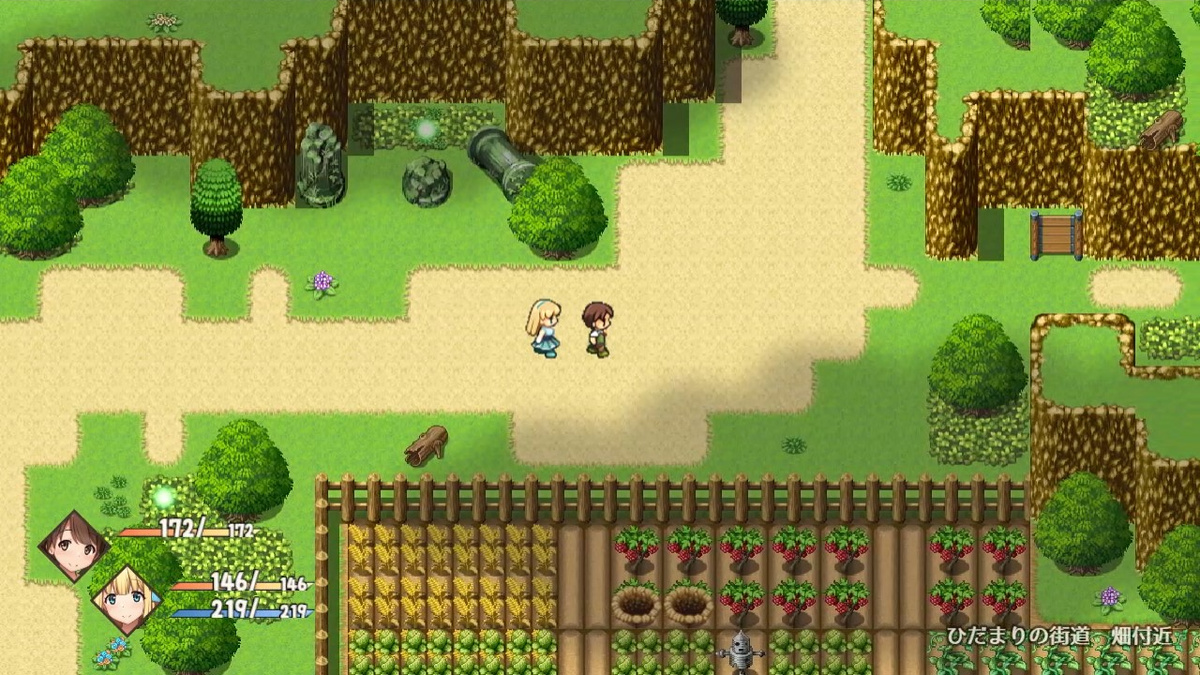The image size is (1200, 675).
Task: Select the brown-haired party member portrait
Action: coord(74,546)
